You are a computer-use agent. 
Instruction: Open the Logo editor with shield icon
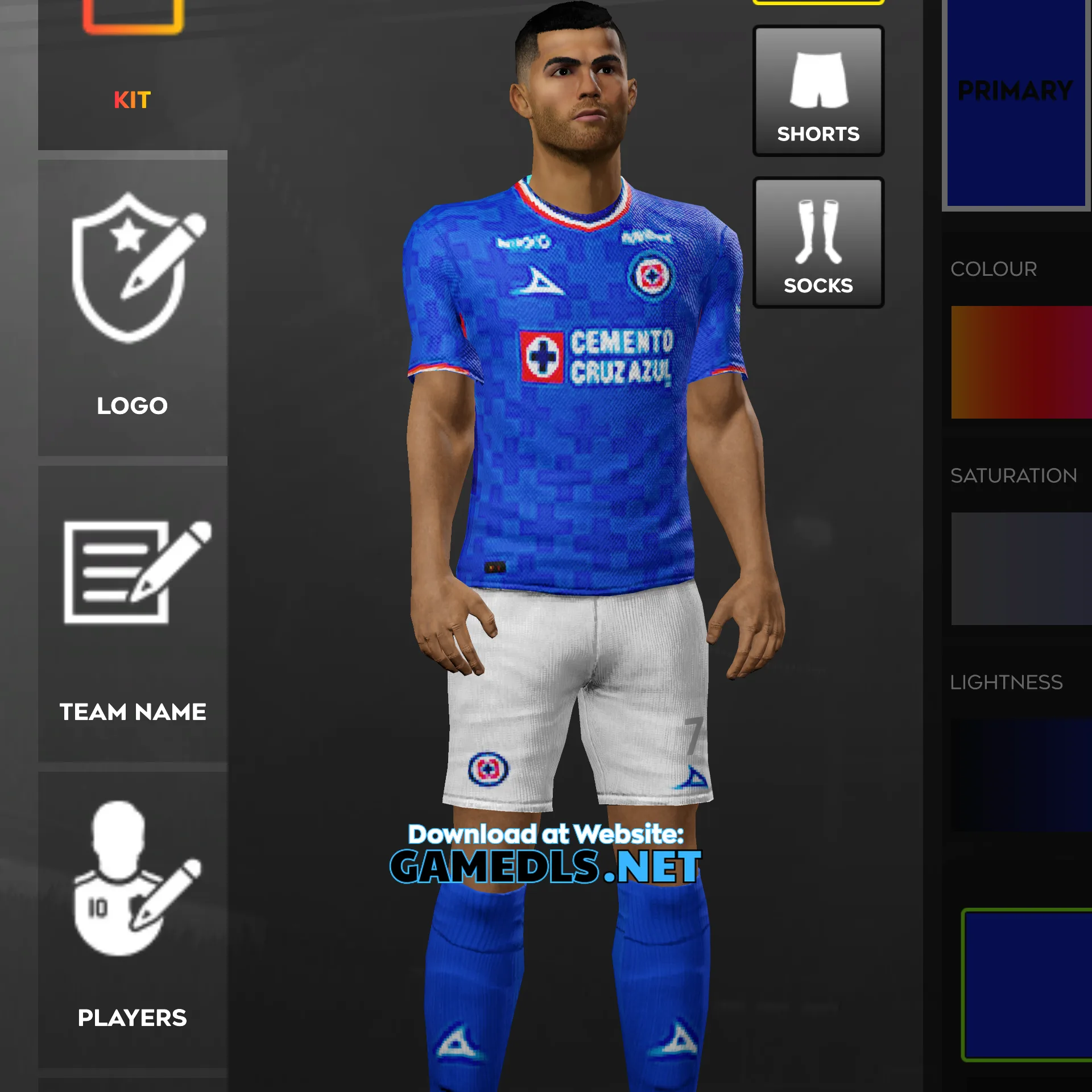[x=132, y=273]
